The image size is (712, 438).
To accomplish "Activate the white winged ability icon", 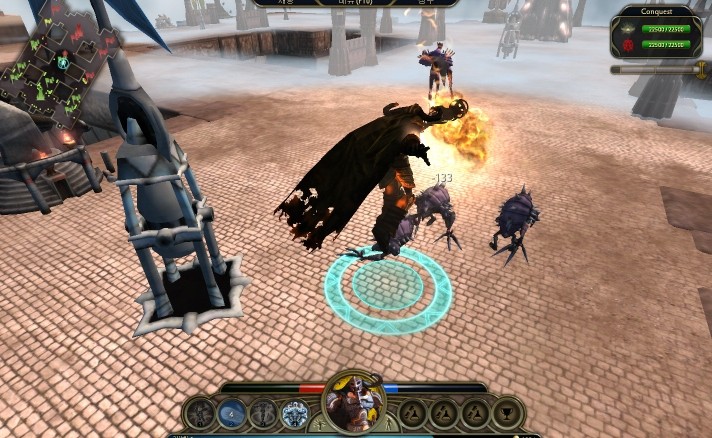I will 295,413.
